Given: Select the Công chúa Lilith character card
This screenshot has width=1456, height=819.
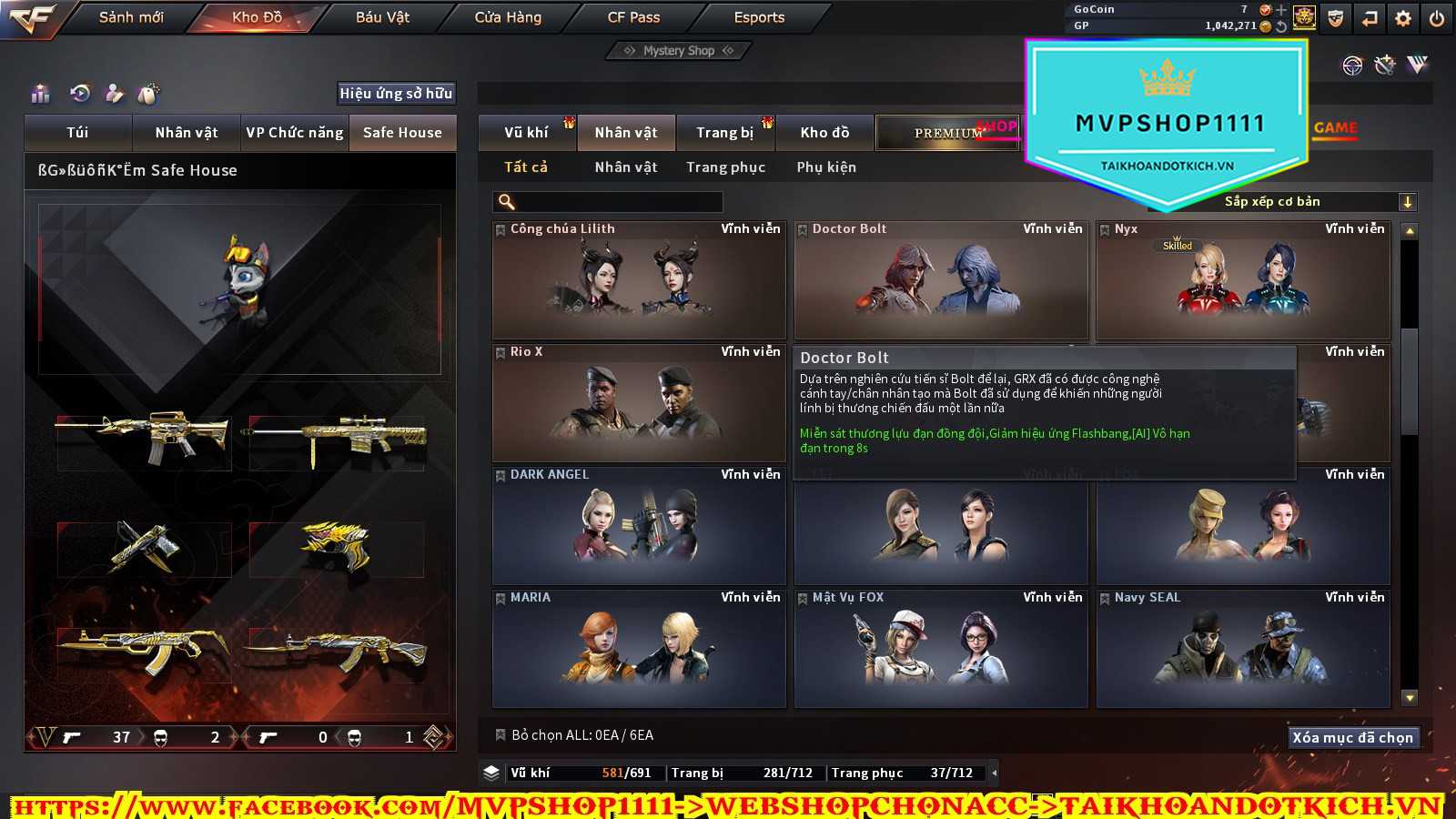Looking at the screenshot, I should tap(639, 280).
